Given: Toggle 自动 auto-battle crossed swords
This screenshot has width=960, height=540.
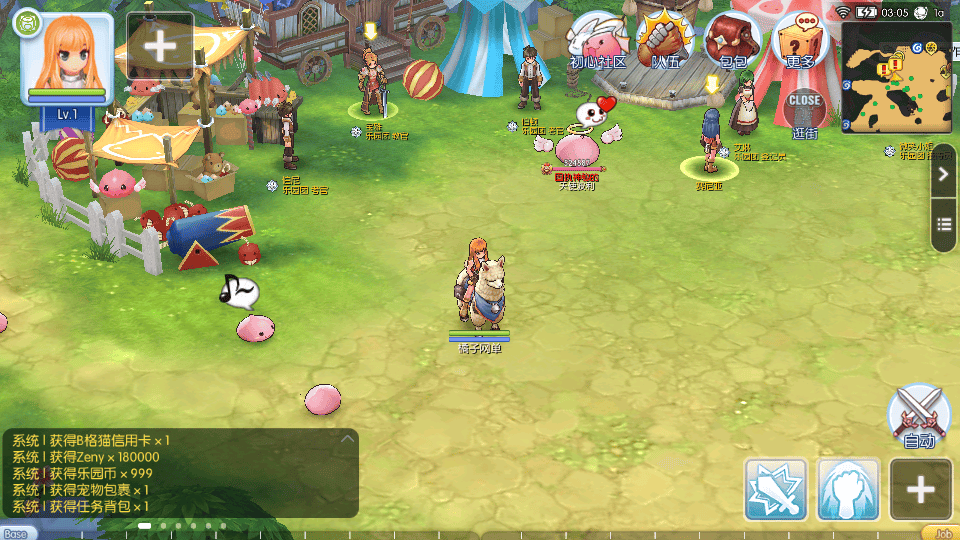Looking at the screenshot, I should 918,416.
